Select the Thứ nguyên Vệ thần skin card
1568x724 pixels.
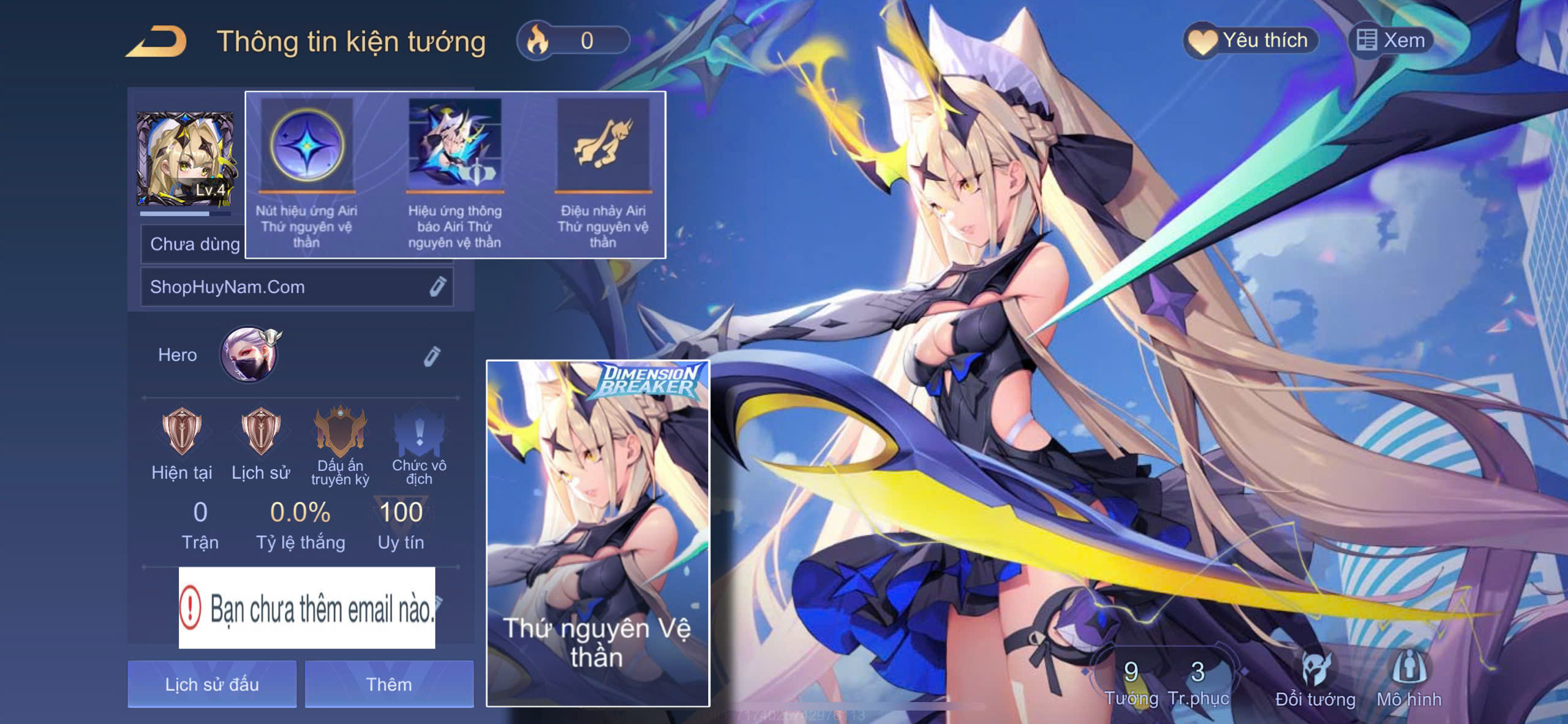tap(598, 533)
